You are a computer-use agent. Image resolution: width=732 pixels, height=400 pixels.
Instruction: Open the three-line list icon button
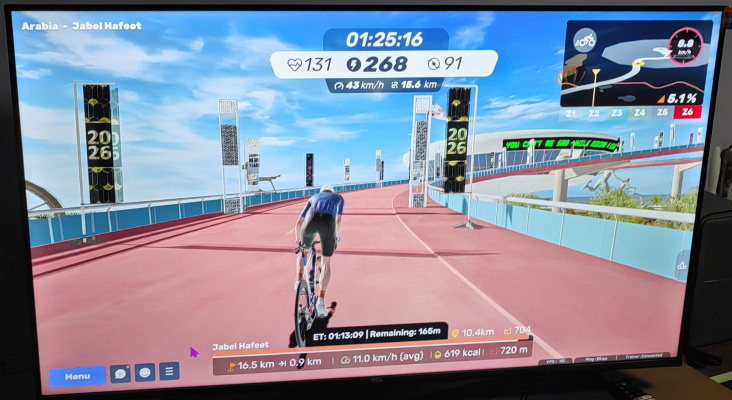pos(169,372)
